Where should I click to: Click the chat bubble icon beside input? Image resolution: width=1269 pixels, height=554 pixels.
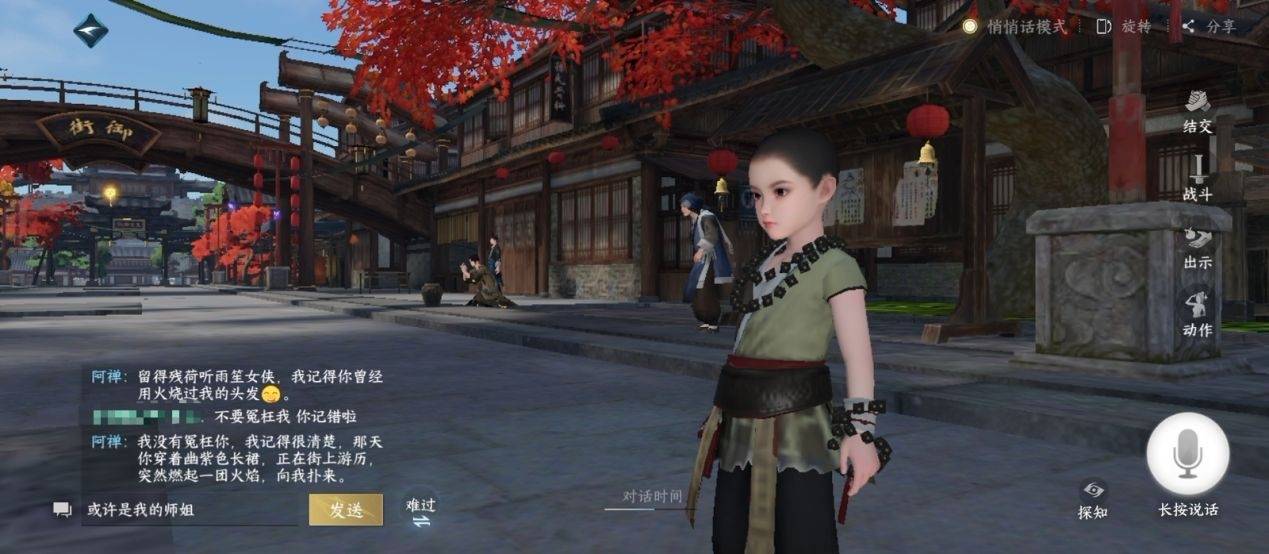(x=62, y=510)
